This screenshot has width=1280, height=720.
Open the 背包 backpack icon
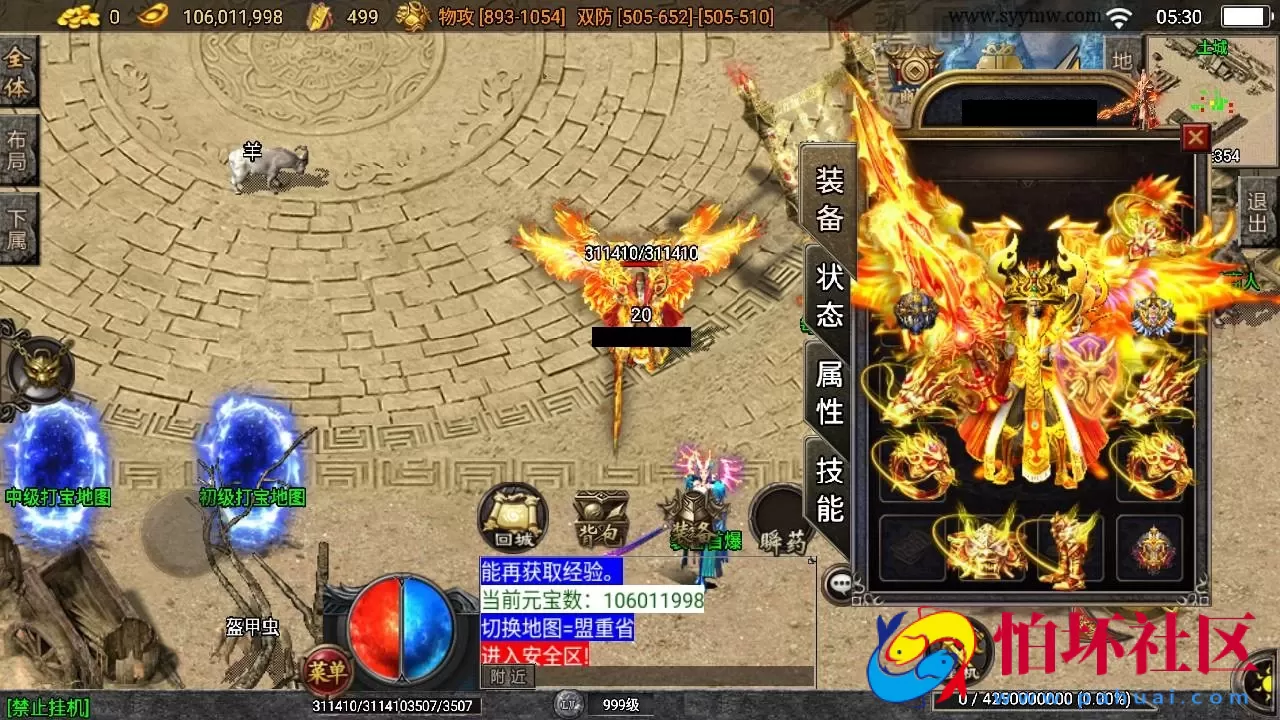click(600, 517)
